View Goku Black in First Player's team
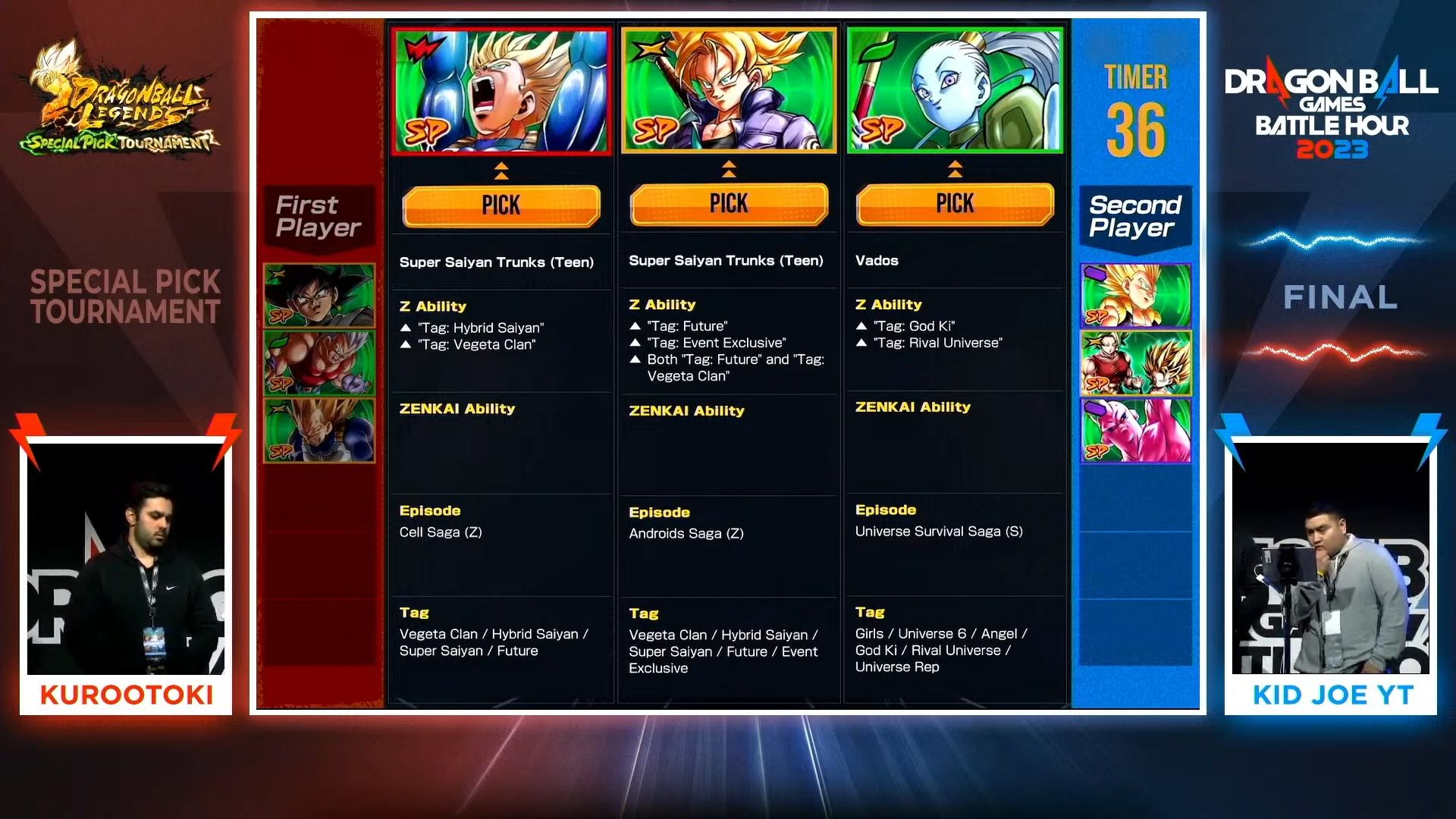The width and height of the screenshot is (1456, 819). [319, 296]
